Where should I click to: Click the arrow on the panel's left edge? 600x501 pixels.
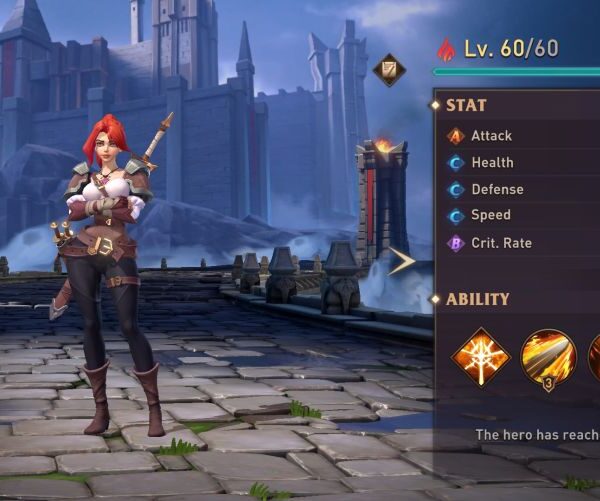pos(403,262)
